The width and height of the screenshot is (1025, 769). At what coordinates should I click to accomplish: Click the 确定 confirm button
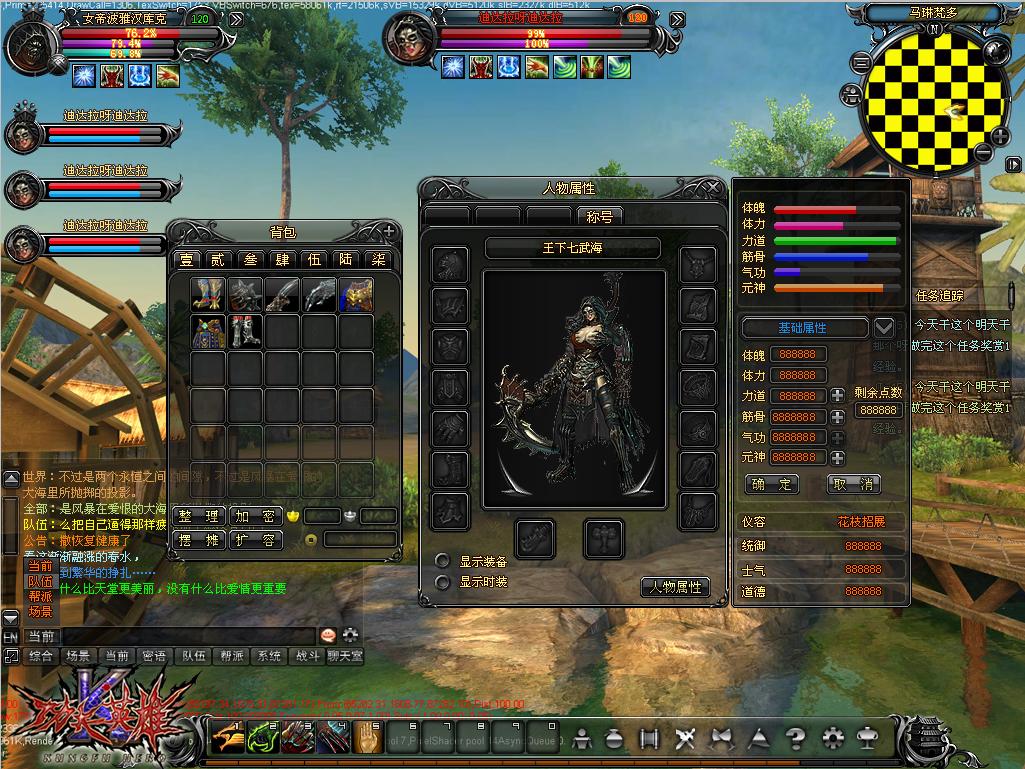point(772,484)
